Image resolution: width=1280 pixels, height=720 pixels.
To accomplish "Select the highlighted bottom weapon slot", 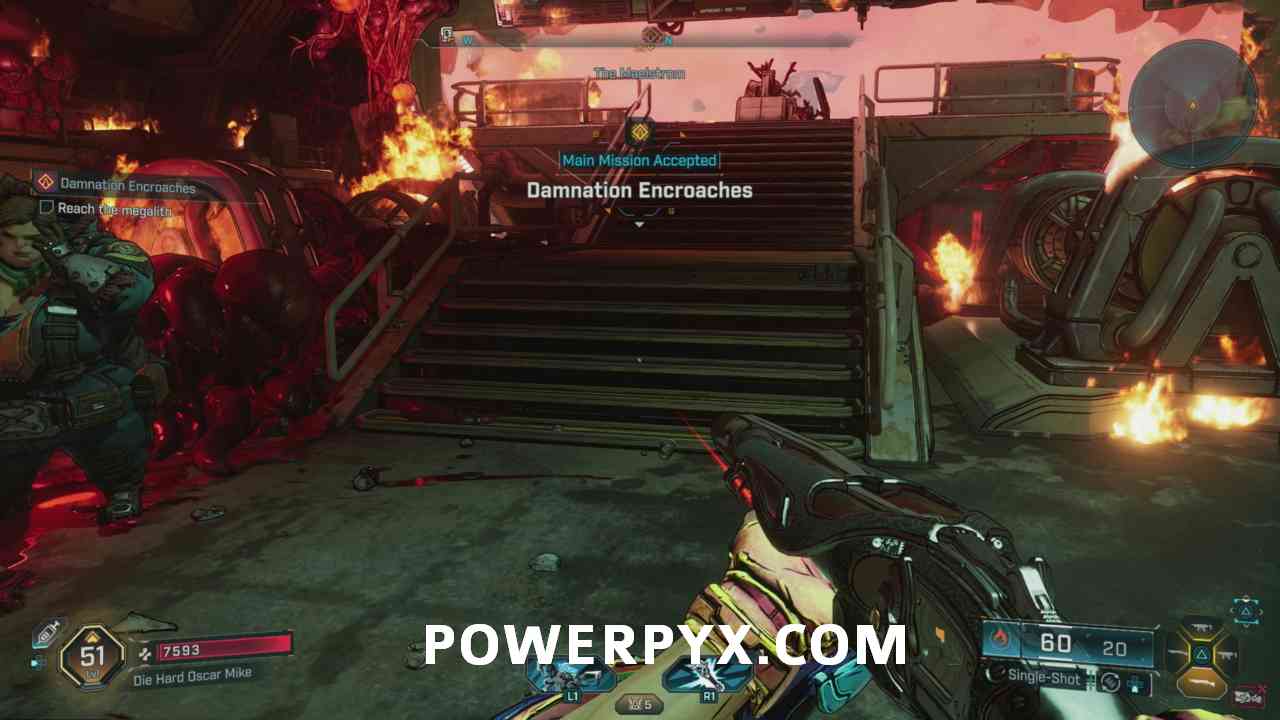I will click(1201, 683).
